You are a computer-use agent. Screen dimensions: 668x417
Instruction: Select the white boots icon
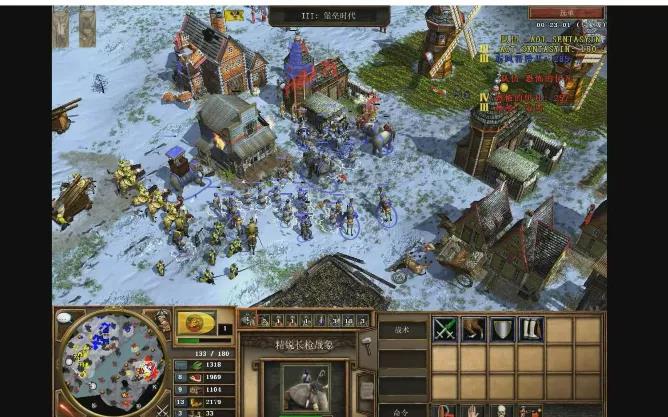531,329
